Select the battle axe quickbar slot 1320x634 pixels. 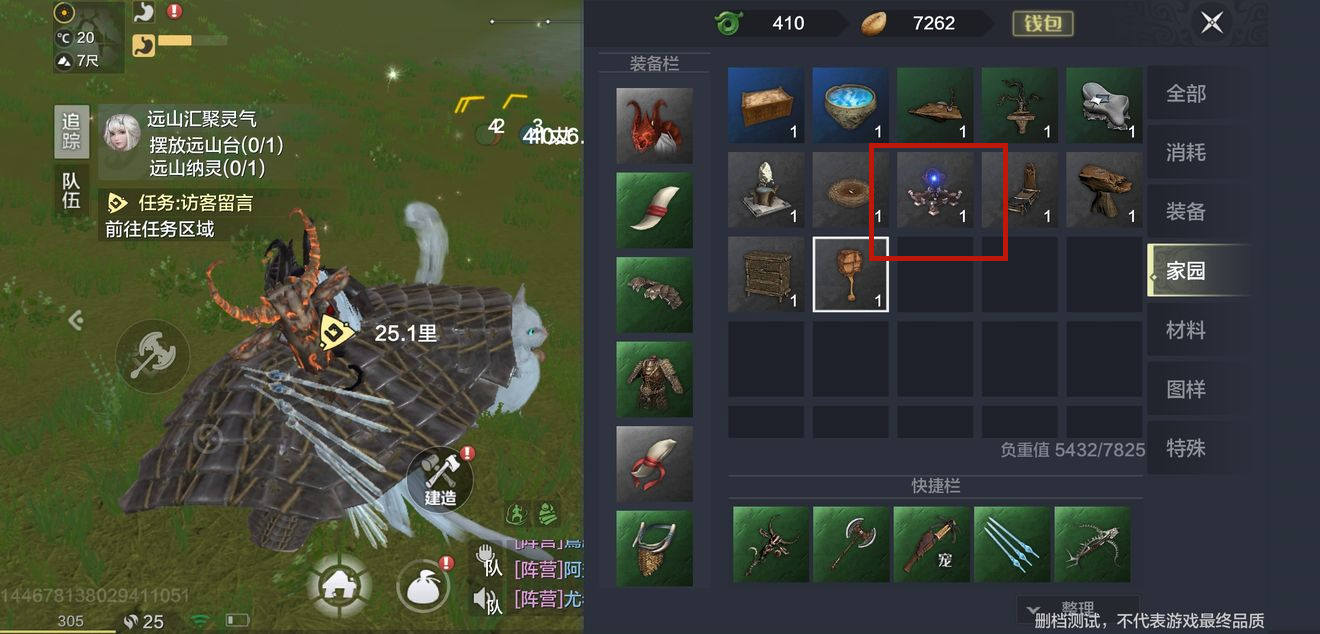[x=851, y=544]
